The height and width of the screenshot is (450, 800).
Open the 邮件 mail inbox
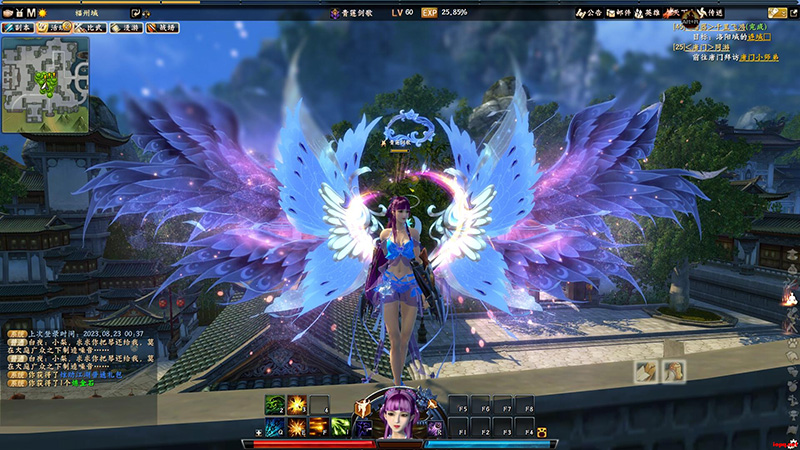[x=621, y=13]
